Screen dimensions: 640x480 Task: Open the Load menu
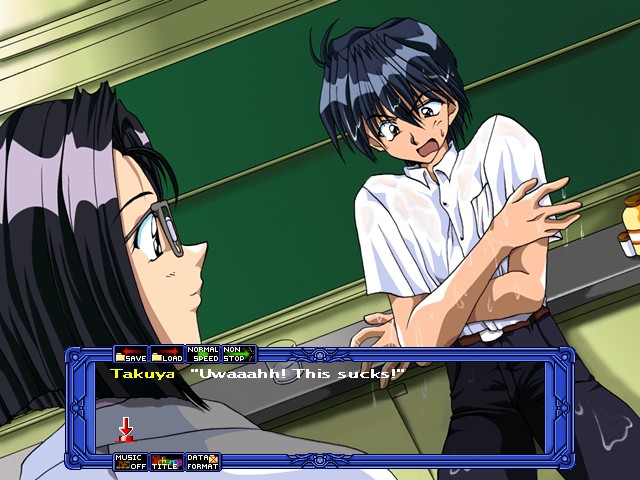[167, 355]
